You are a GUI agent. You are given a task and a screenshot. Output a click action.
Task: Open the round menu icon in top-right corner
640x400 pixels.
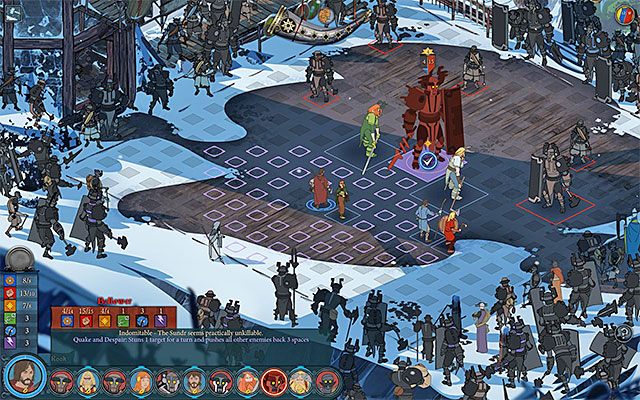626,14
